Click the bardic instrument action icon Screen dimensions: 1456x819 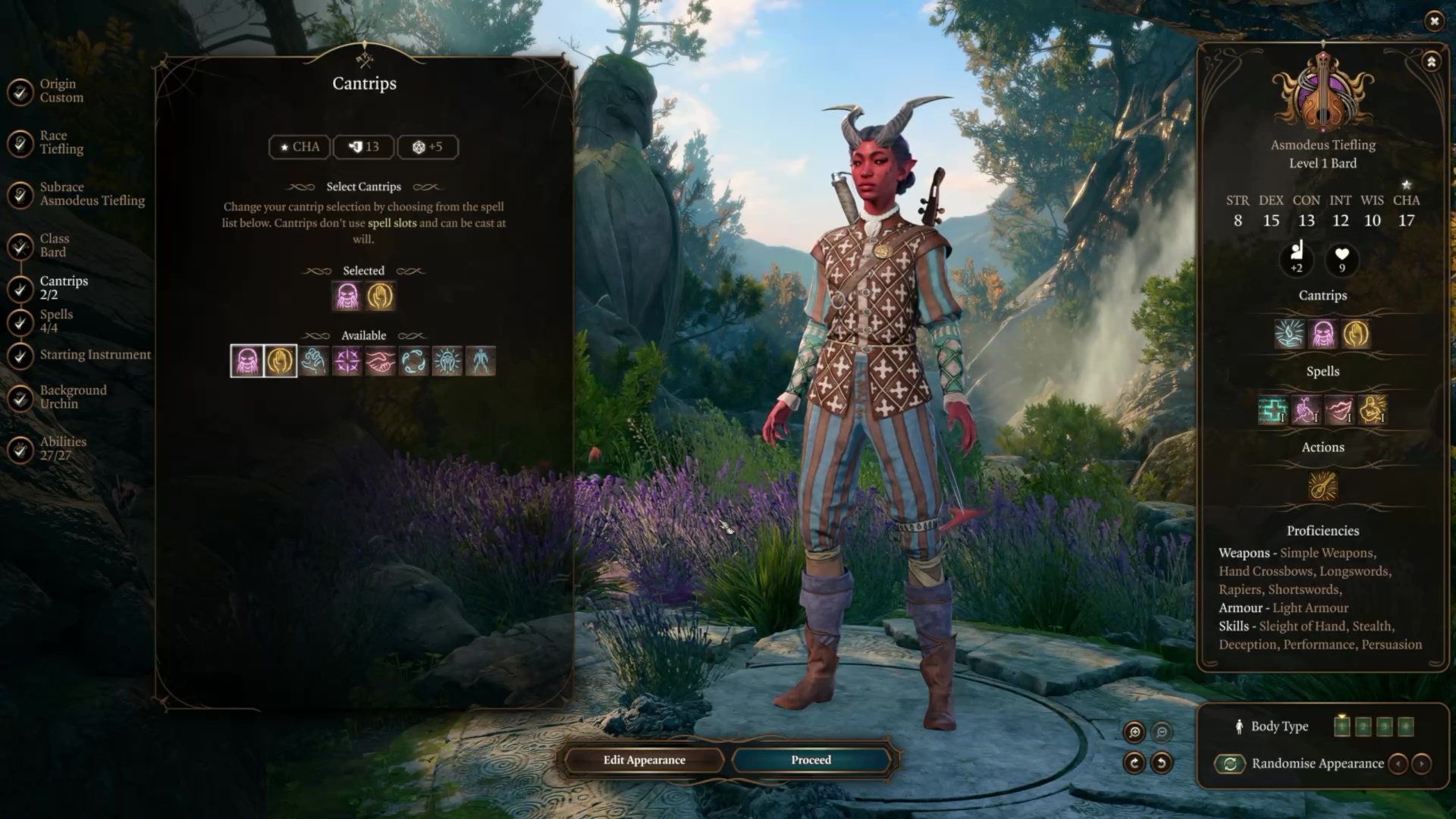coord(1323,486)
